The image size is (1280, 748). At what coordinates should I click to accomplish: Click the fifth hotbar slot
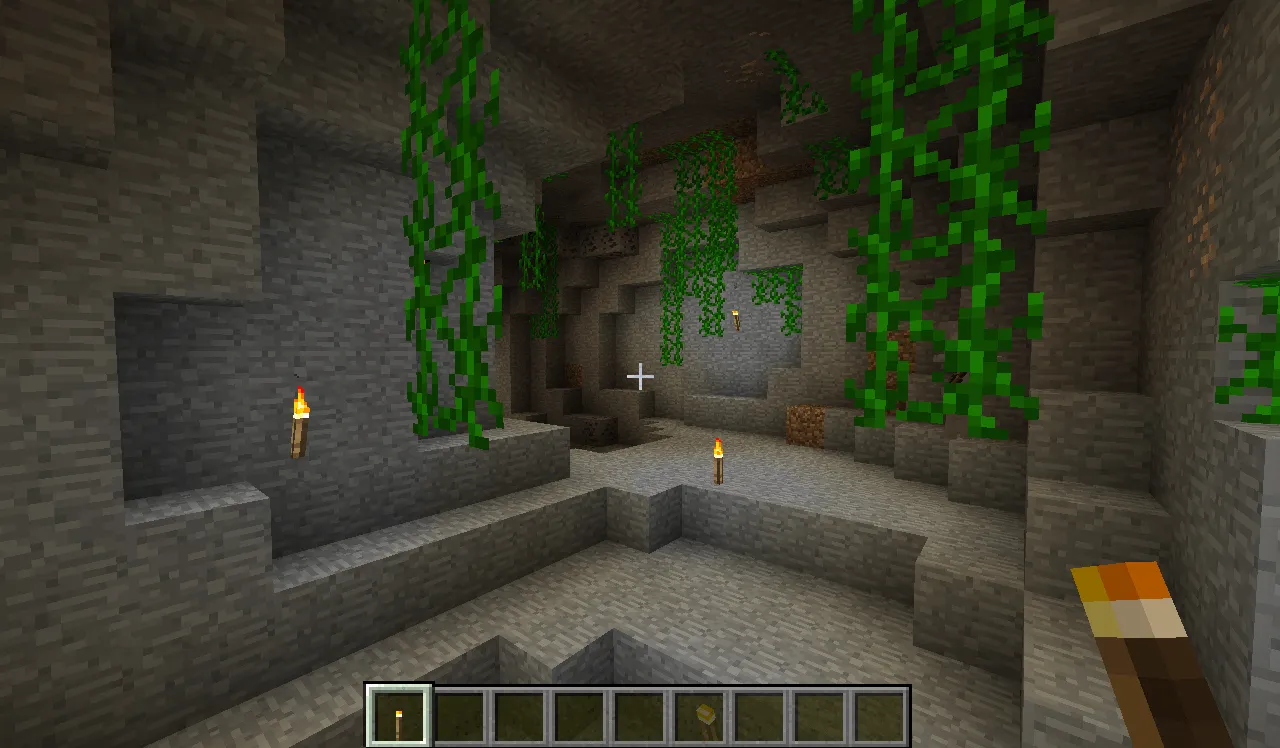643,714
